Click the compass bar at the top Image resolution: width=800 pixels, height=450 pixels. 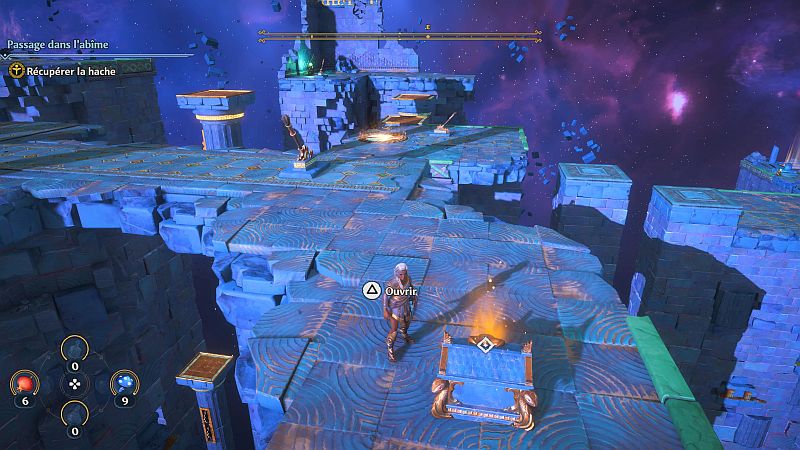(x=400, y=35)
